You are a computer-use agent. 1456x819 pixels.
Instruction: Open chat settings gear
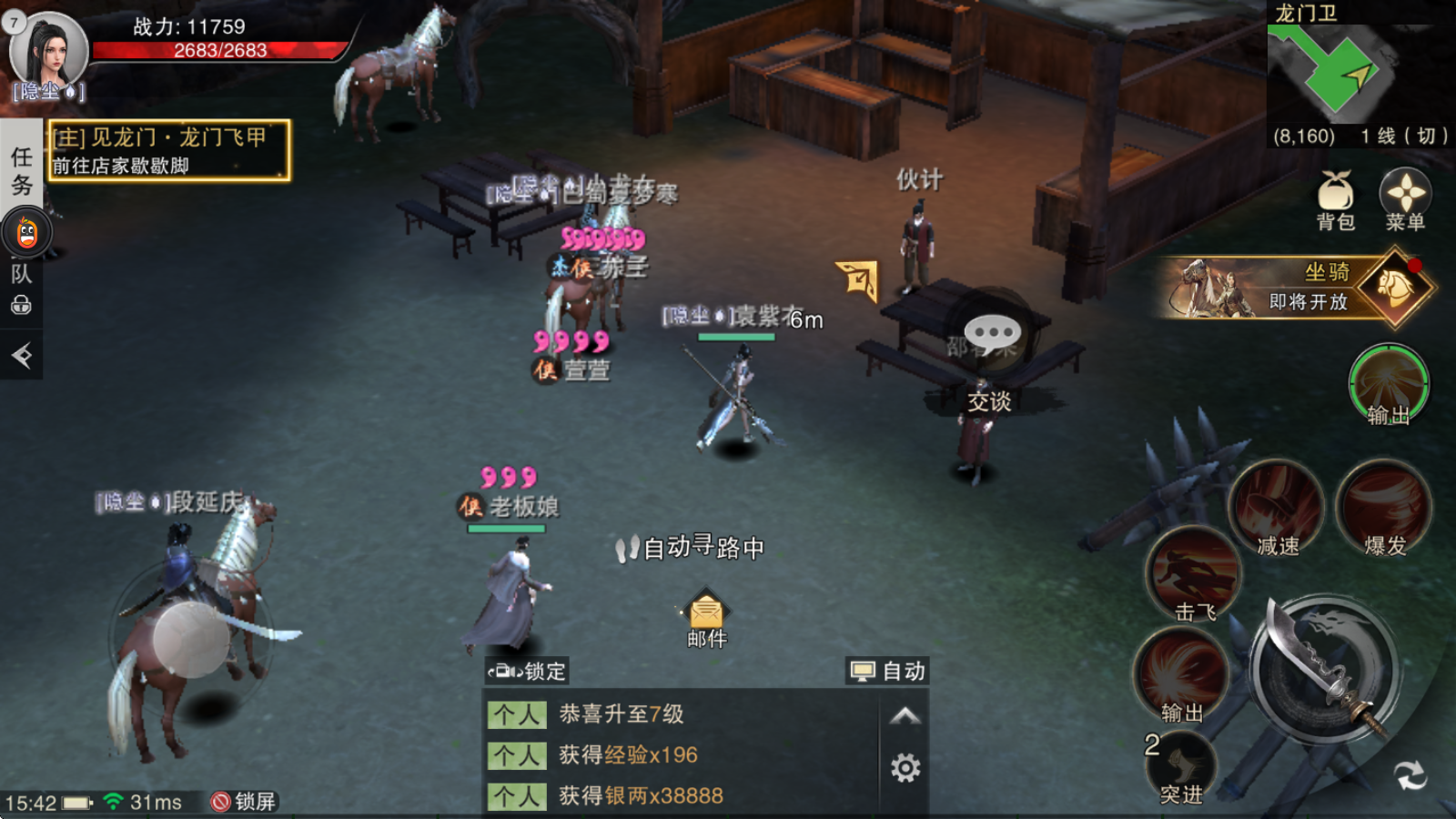[906, 769]
